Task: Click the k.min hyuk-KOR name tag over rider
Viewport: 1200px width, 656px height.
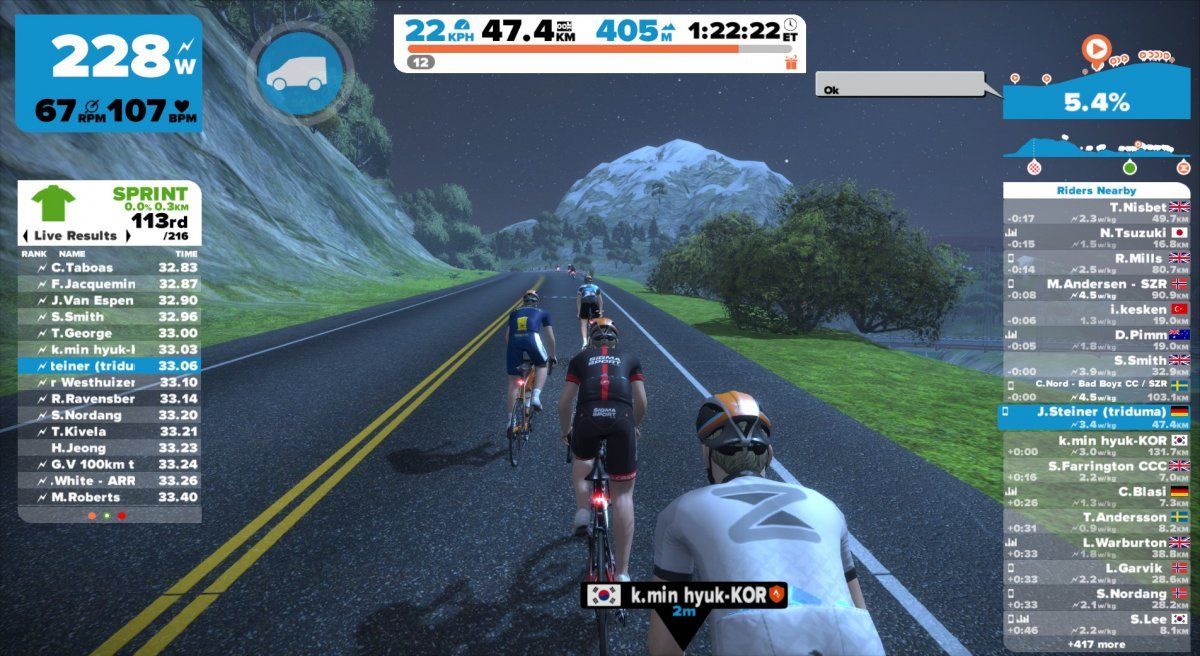Action: 684,596
